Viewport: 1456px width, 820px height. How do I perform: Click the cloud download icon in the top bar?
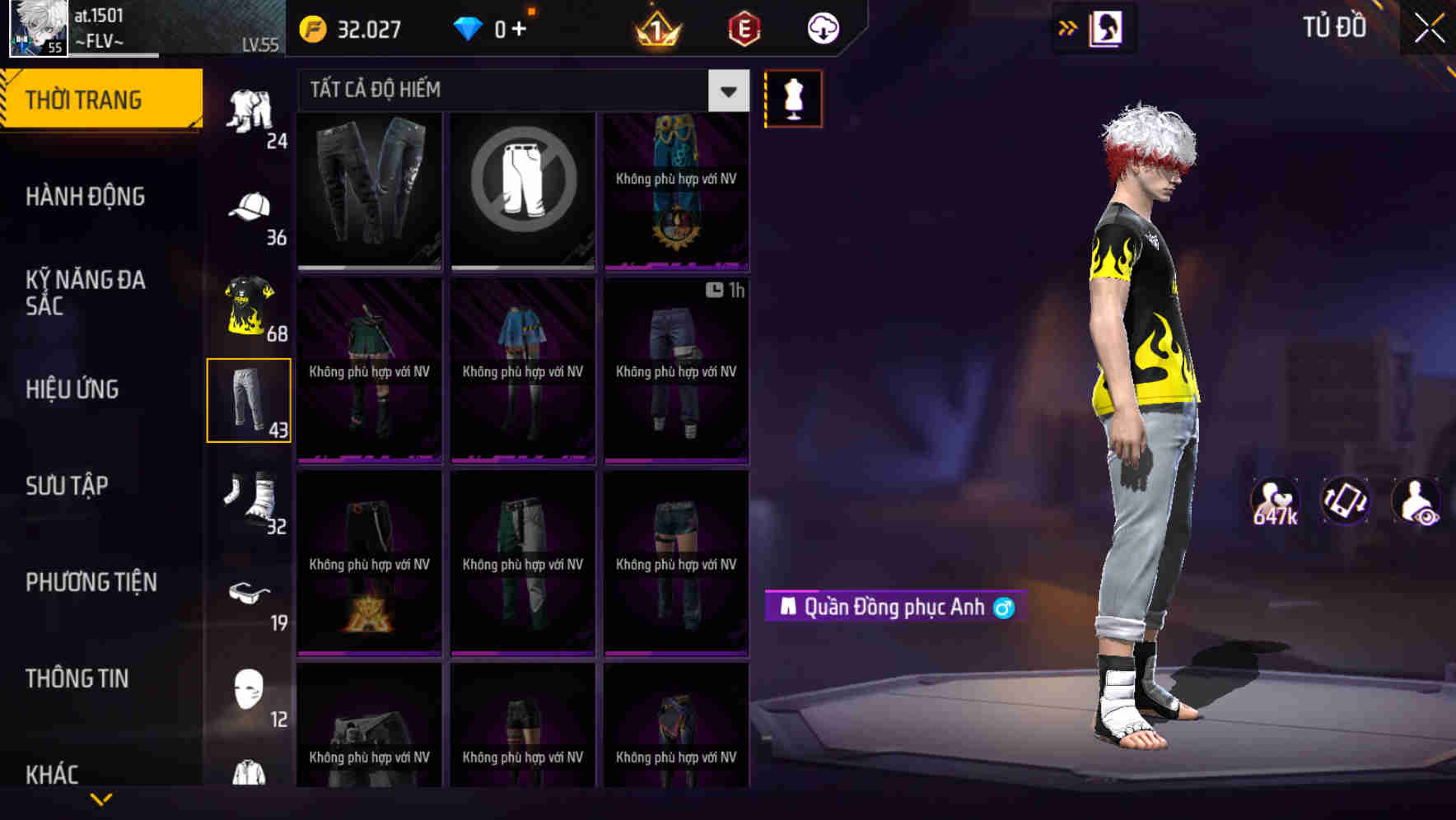[823, 28]
